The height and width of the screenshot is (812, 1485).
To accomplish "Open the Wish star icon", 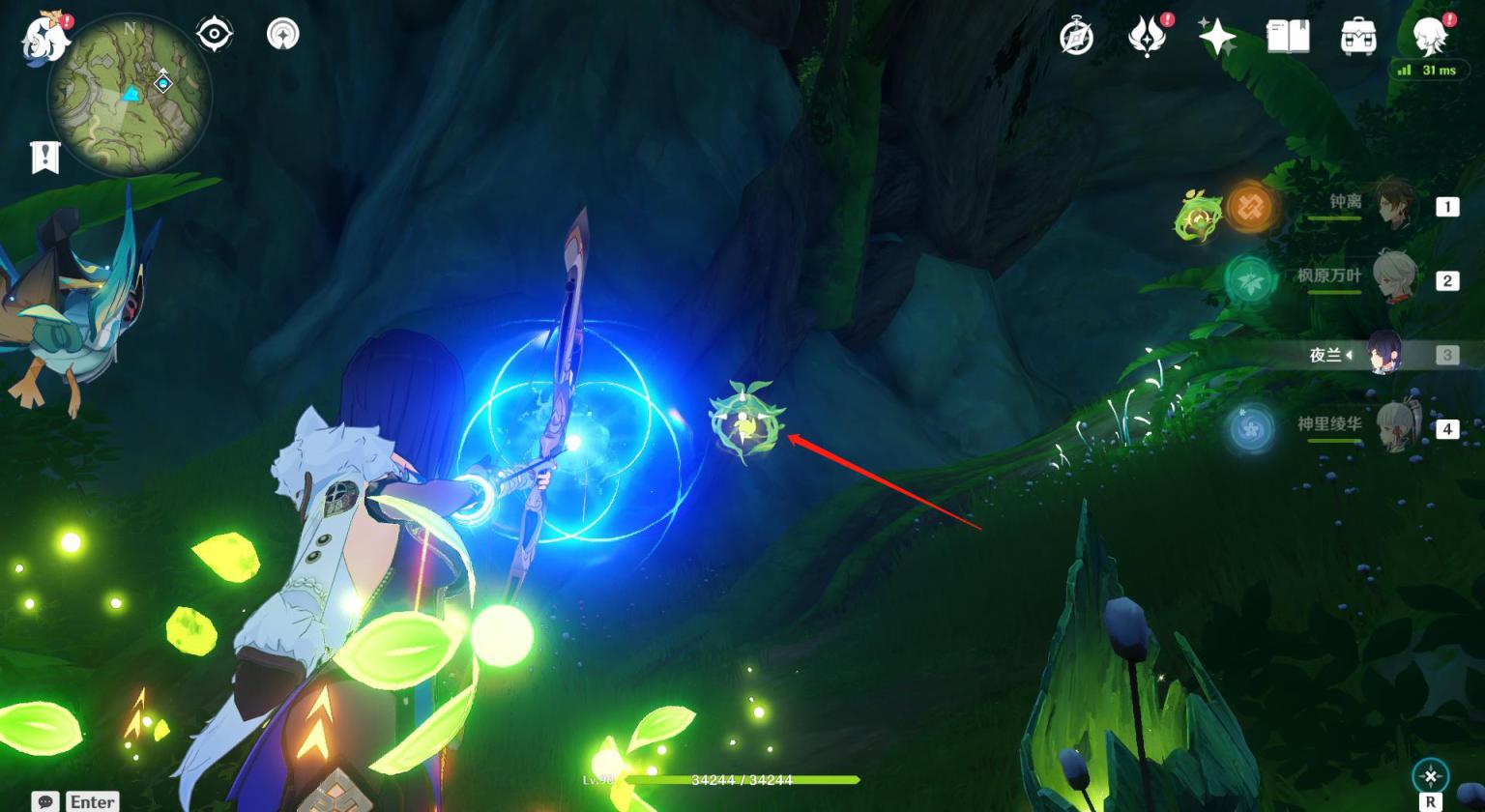I will point(1216,38).
